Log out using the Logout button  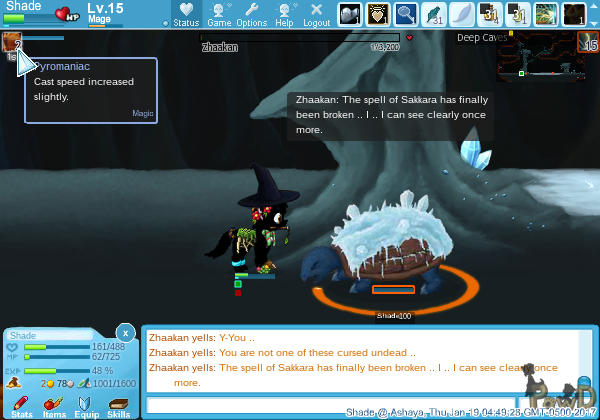click(x=317, y=14)
